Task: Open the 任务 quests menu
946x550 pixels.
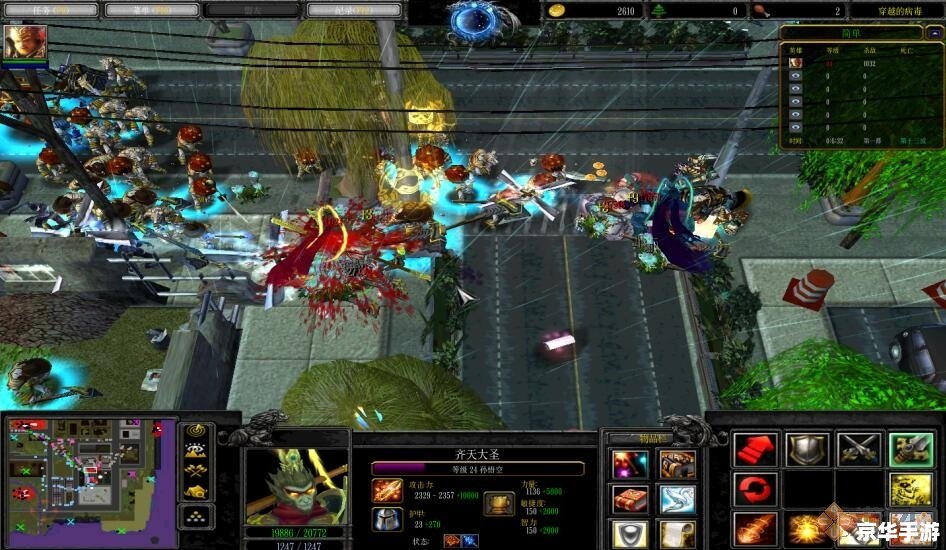Action: pyautogui.click(x=48, y=10)
